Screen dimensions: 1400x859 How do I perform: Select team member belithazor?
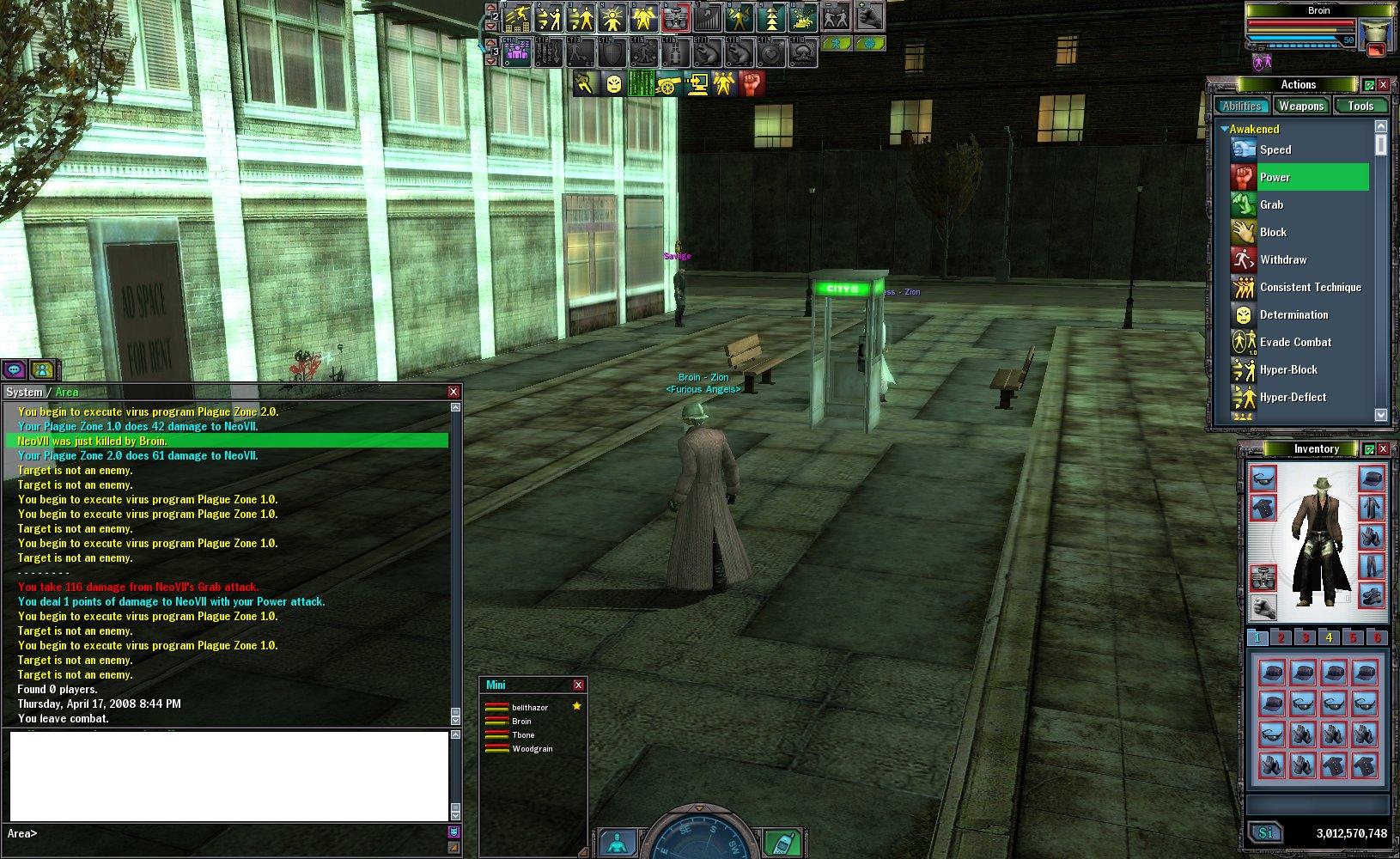click(x=529, y=707)
